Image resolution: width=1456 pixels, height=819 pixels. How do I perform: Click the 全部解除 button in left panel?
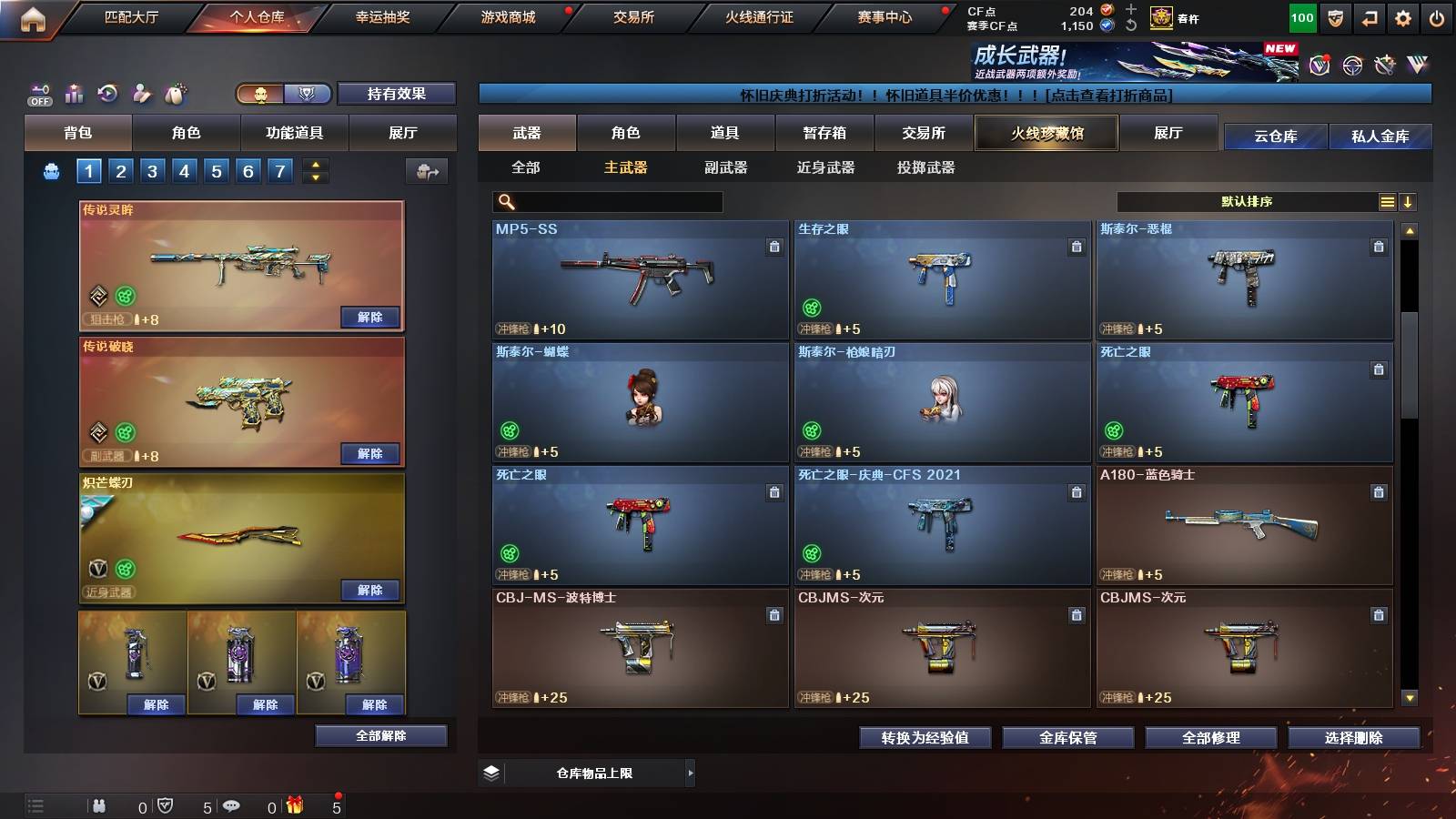tap(380, 735)
